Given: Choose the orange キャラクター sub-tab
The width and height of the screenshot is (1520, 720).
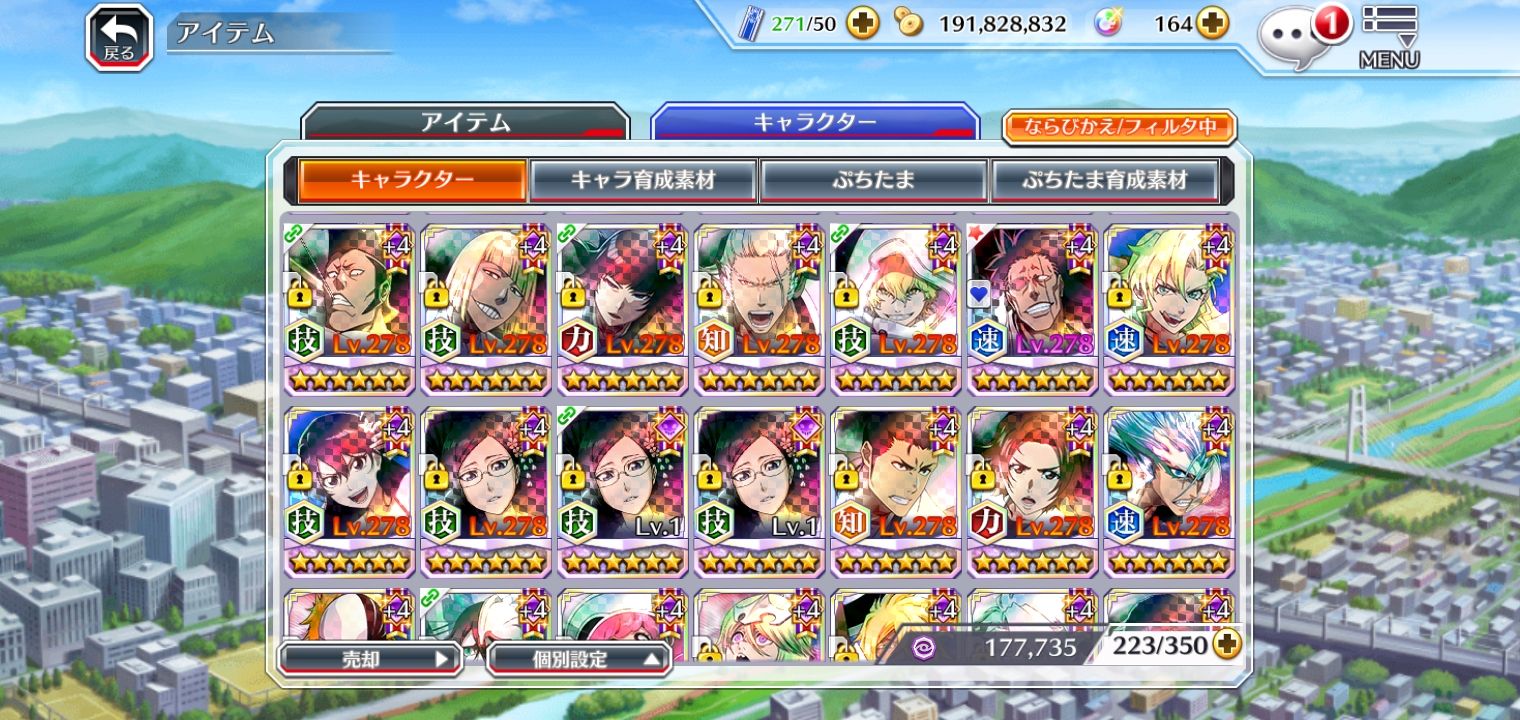Looking at the screenshot, I should tap(412, 181).
